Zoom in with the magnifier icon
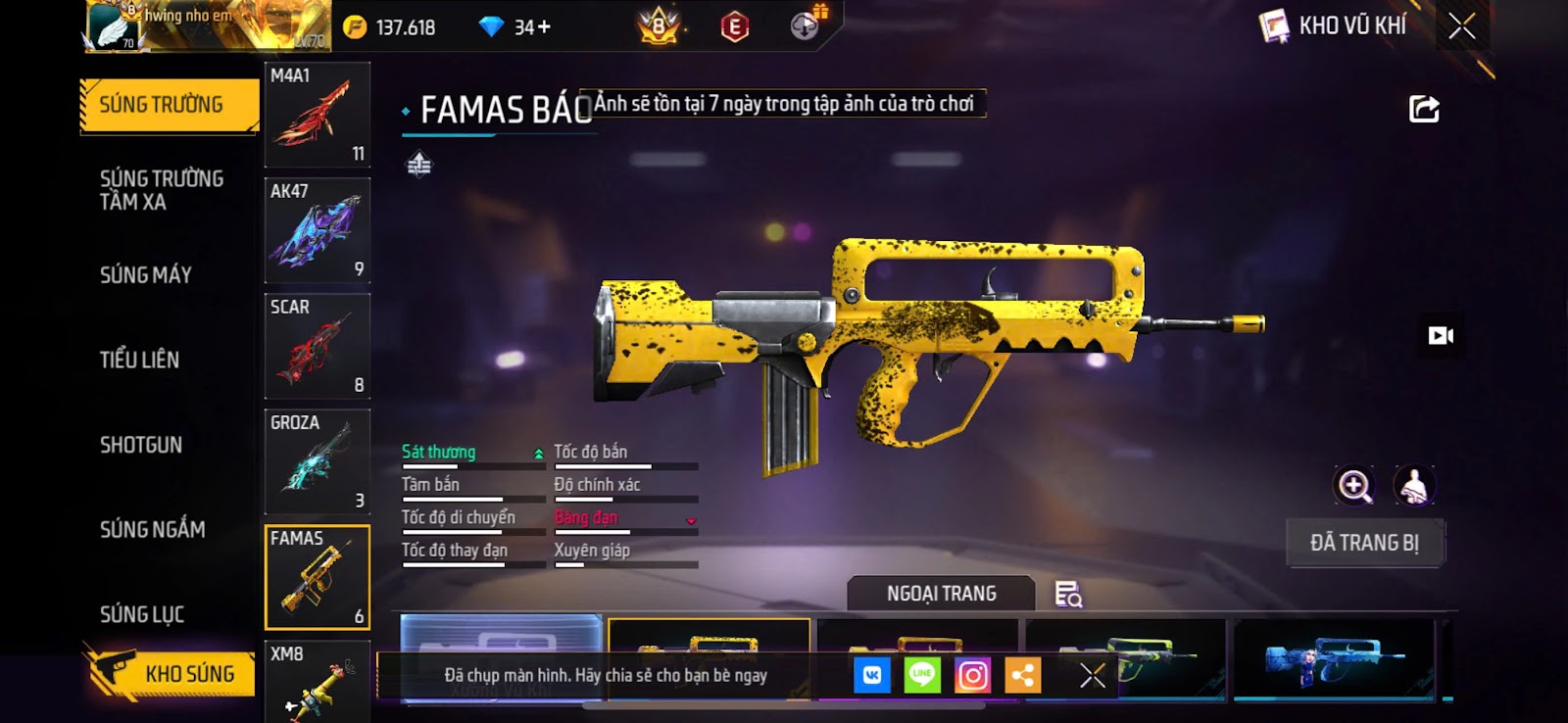The width and height of the screenshot is (1568, 723). coord(1354,486)
